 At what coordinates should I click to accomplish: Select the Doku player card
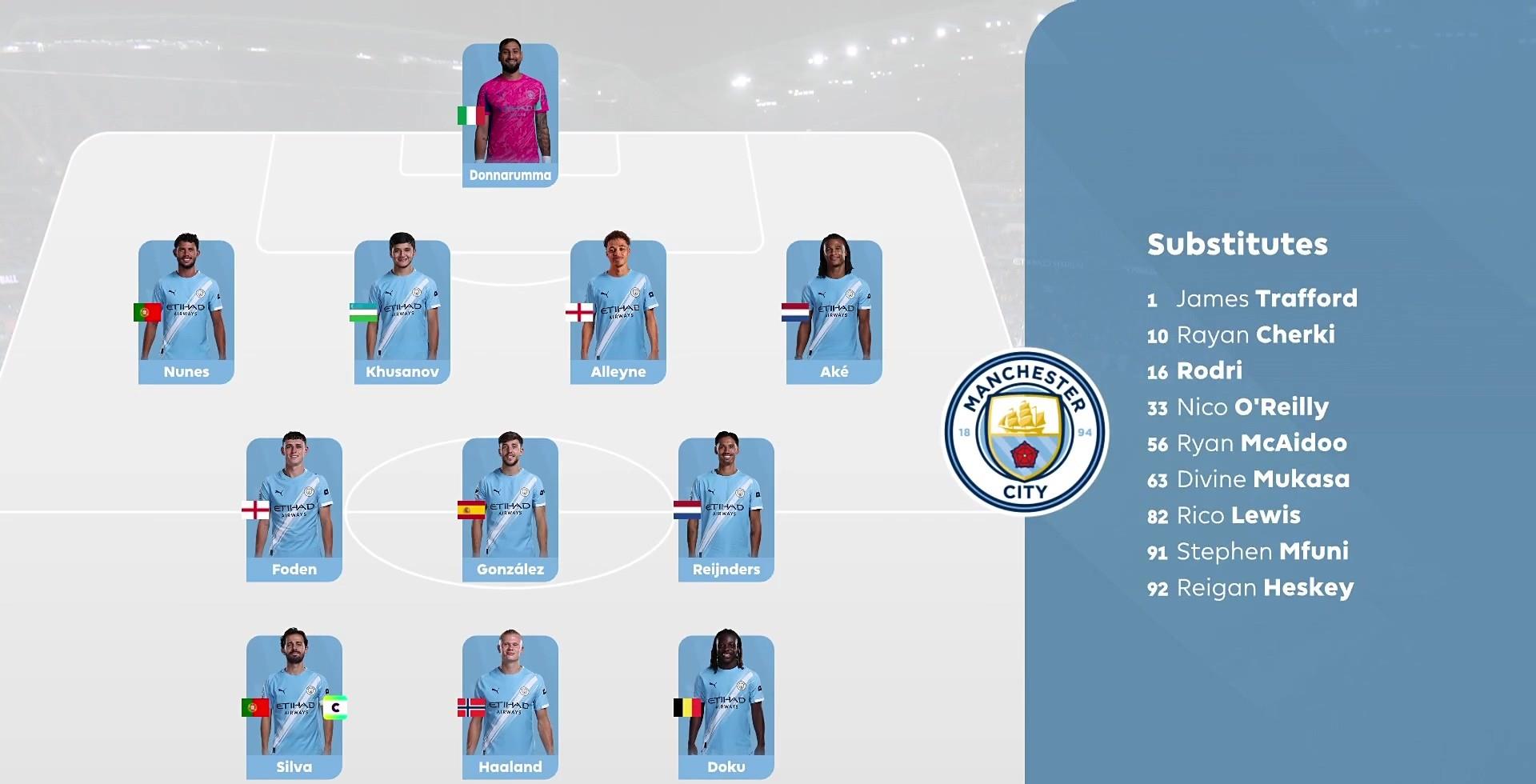coord(726,706)
